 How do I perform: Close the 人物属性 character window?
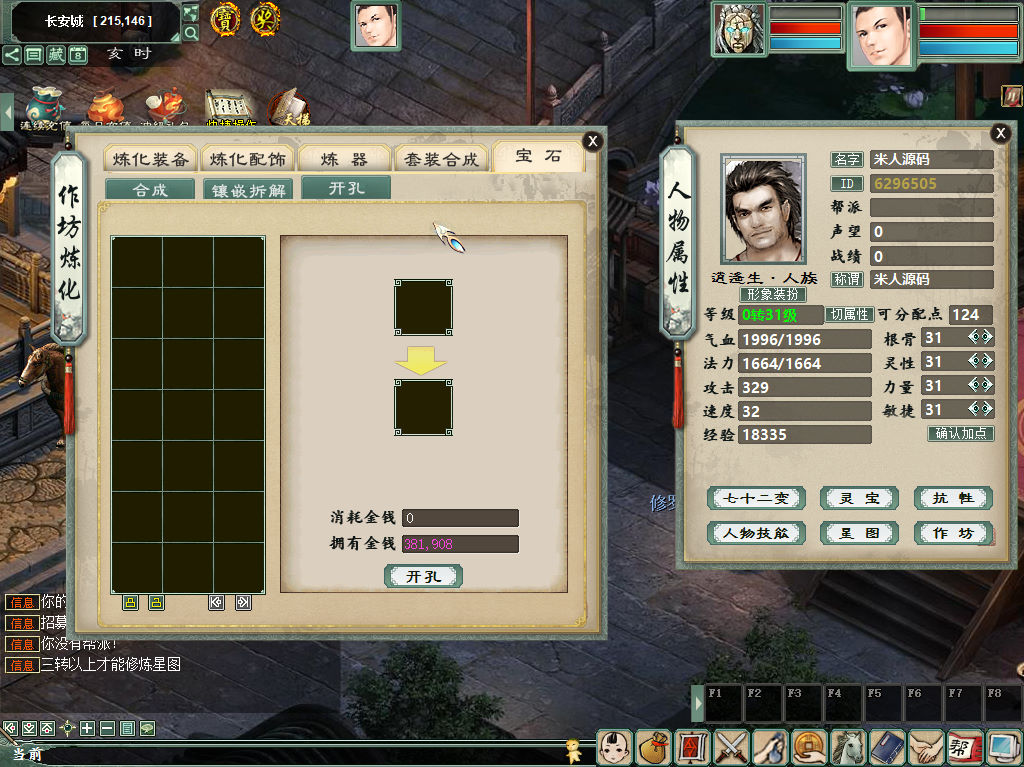pyautogui.click(x=1000, y=133)
